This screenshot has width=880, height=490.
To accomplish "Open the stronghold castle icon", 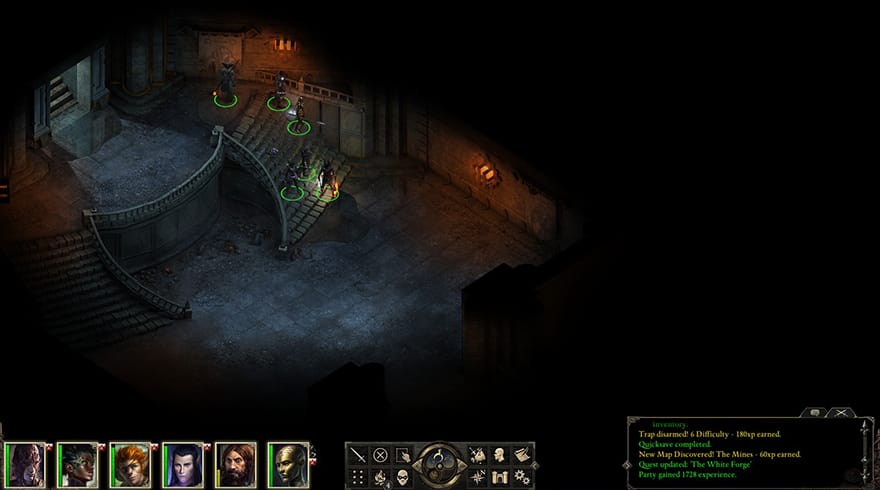I will tap(498, 476).
